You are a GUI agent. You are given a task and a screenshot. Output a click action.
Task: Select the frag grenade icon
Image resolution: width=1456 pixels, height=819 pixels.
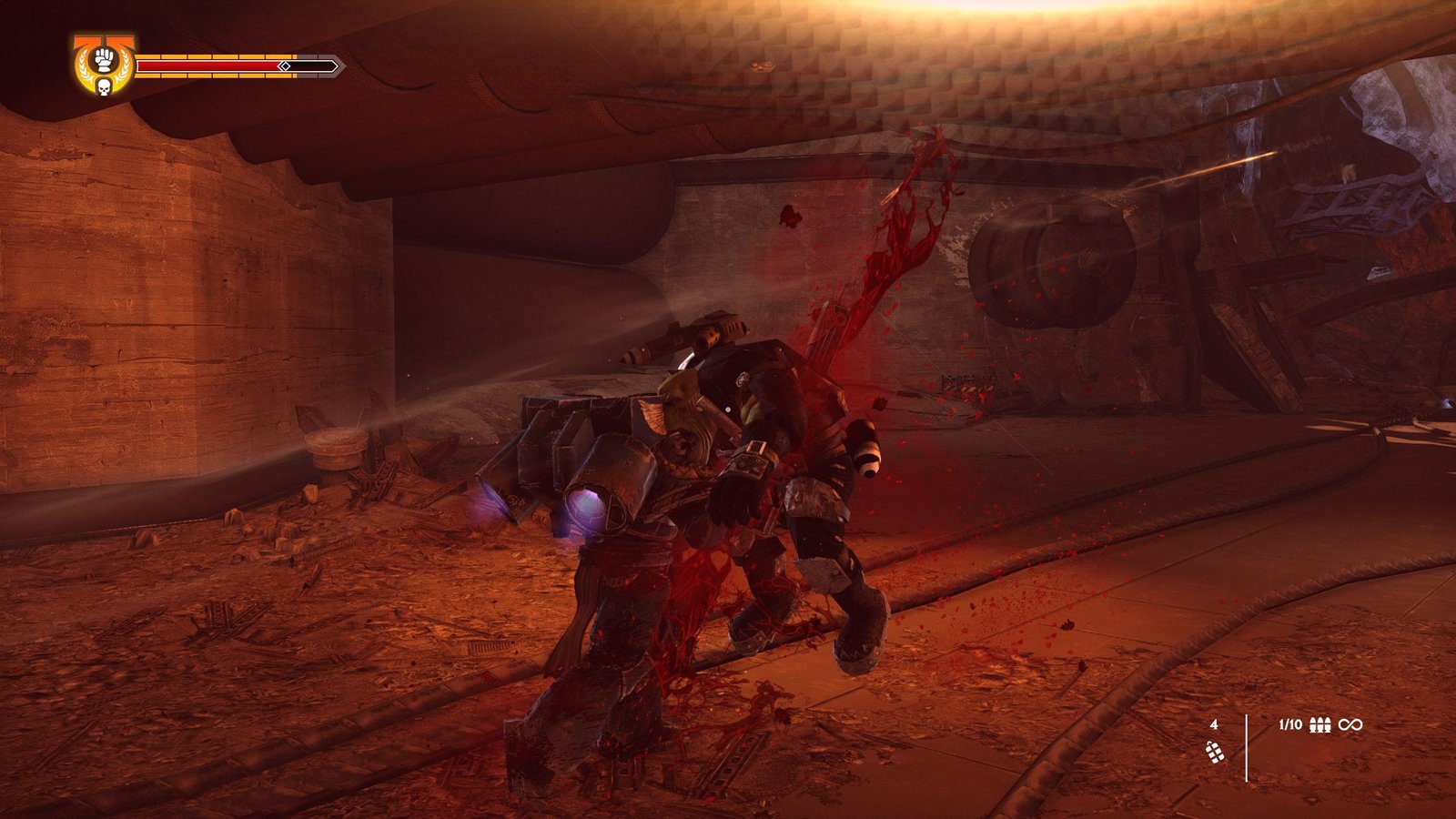tap(1214, 752)
